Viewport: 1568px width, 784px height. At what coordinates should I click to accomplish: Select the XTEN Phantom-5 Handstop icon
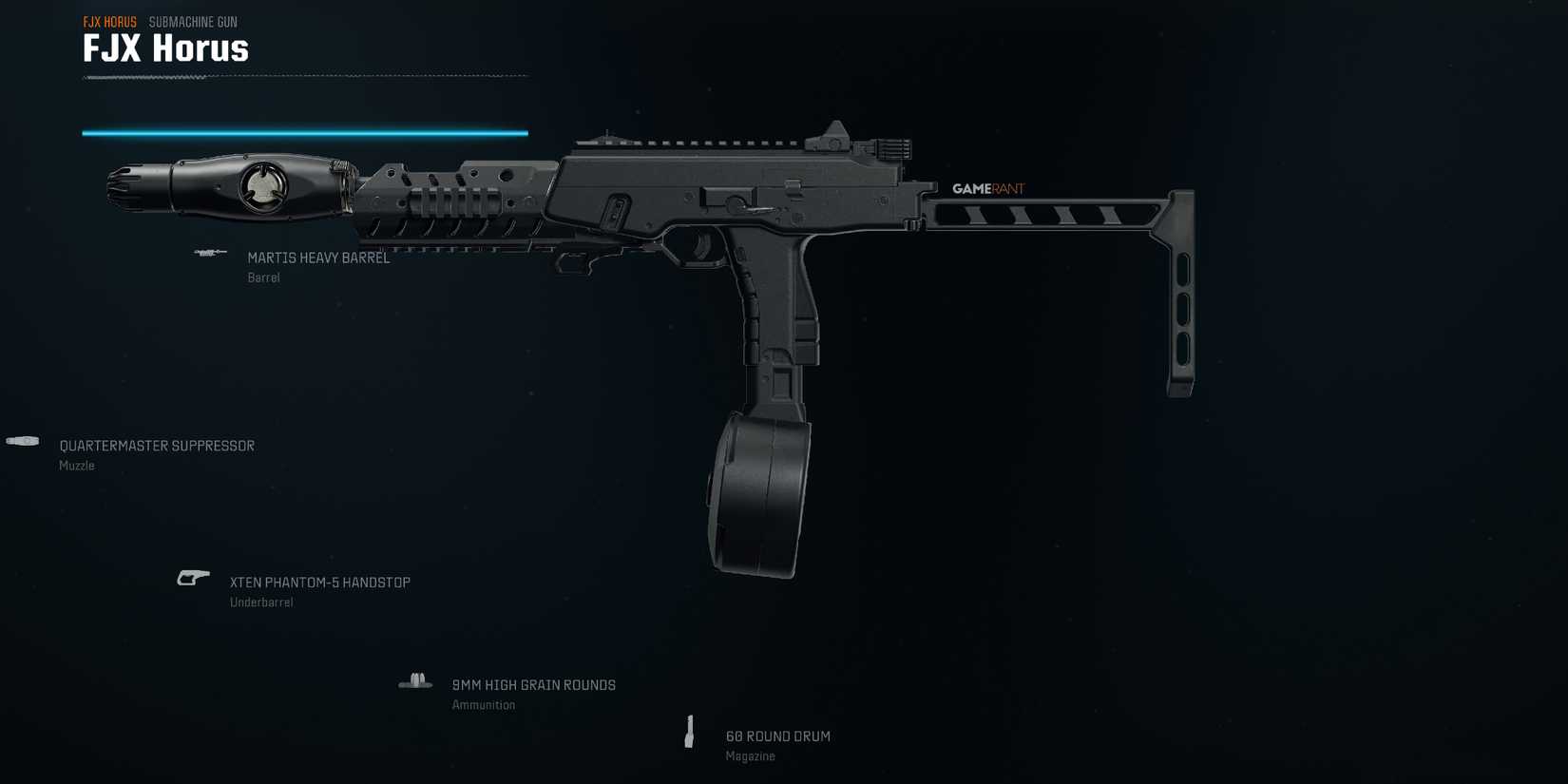(191, 577)
